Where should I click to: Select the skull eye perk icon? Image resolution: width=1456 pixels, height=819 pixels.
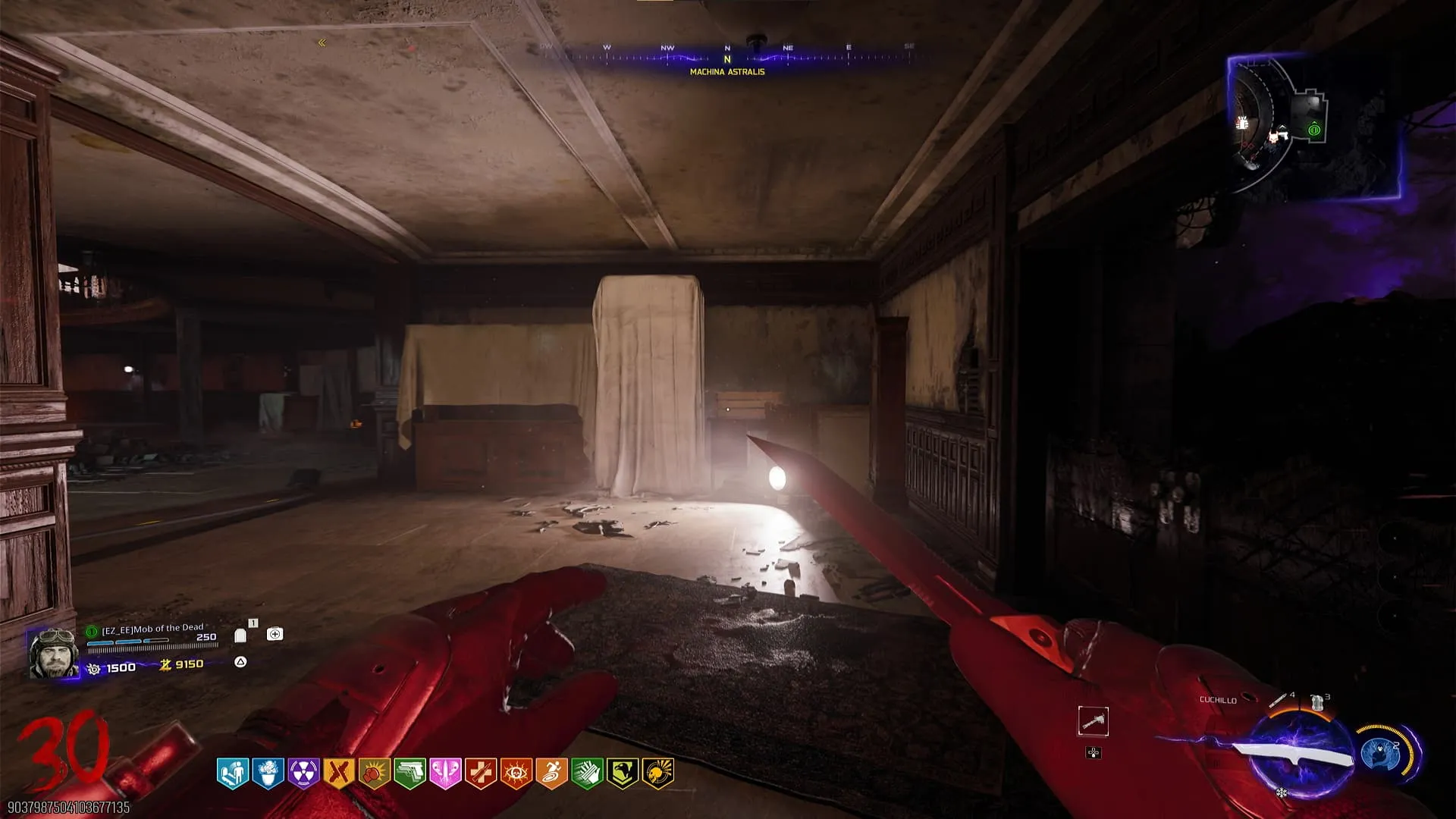516,773
